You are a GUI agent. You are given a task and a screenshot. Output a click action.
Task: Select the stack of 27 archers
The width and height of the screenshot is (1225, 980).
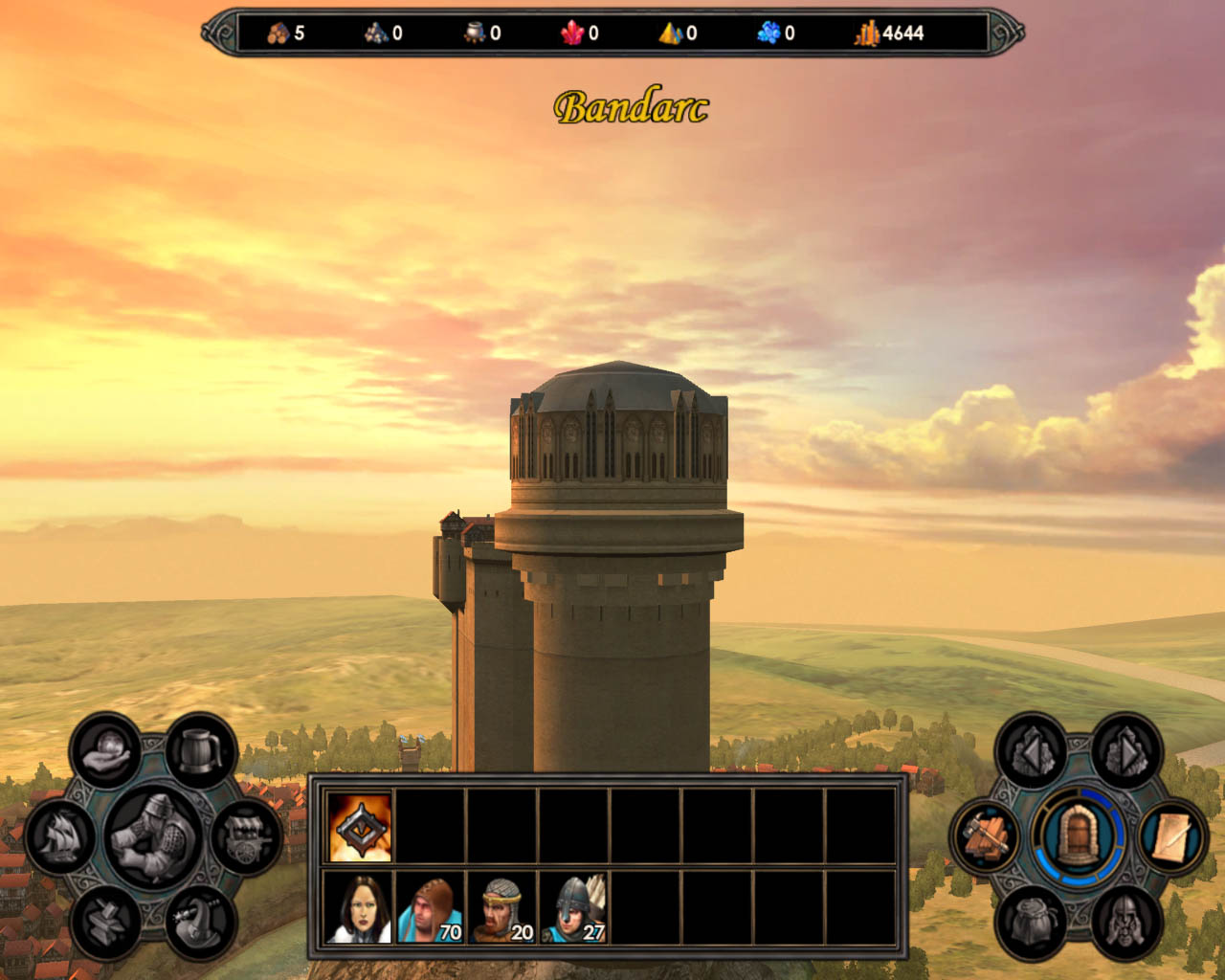pyautogui.click(x=574, y=907)
